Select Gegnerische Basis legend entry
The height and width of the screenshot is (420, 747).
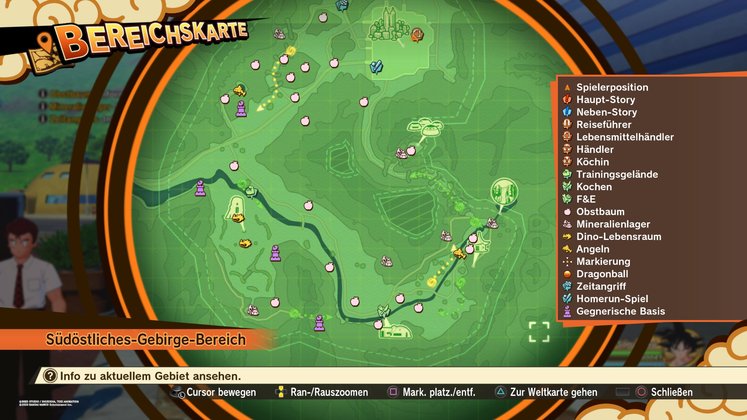[x=622, y=311]
